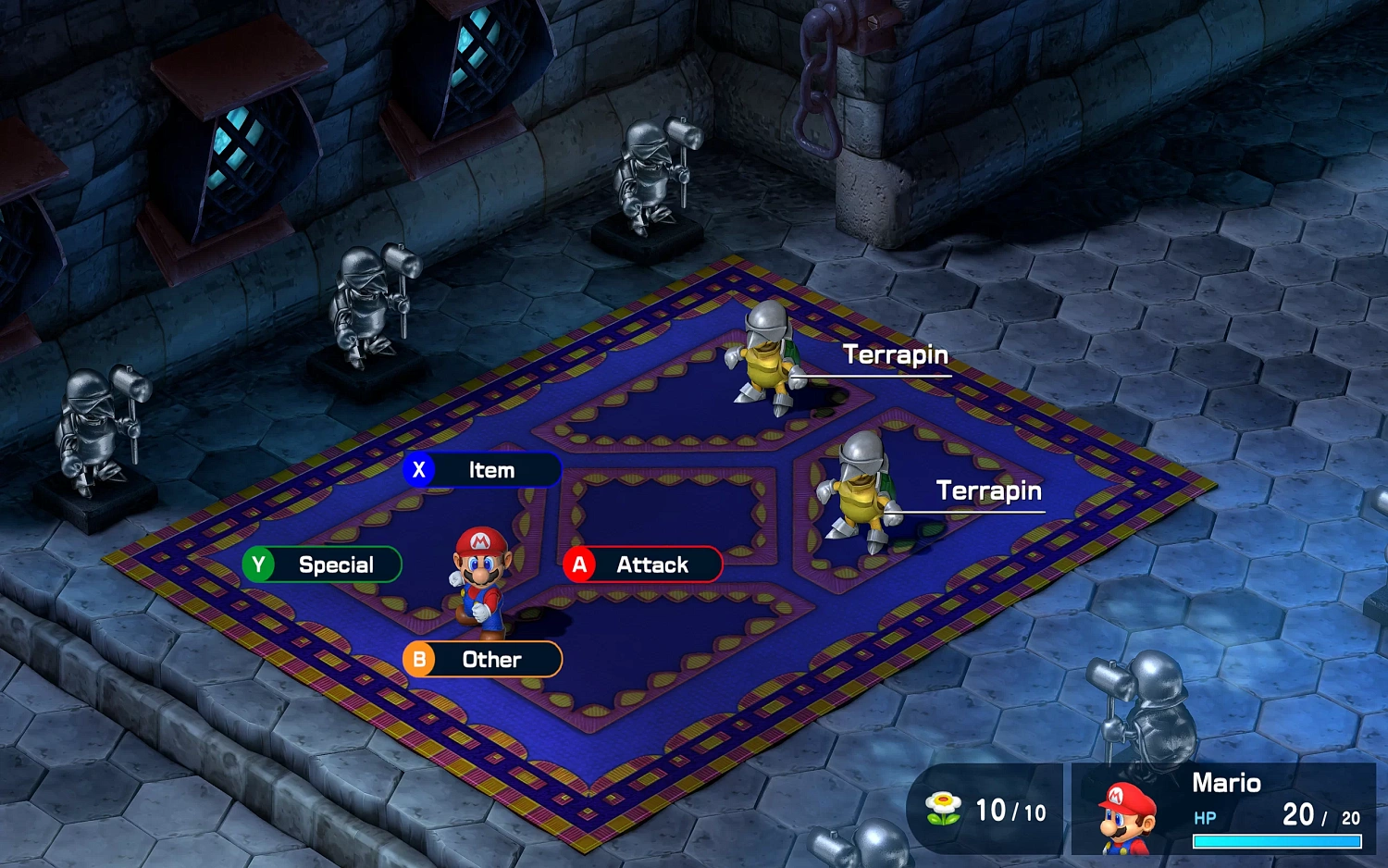The height and width of the screenshot is (868, 1388).
Task: Click the blue X button circle
Action: pyautogui.click(x=420, y=470)
